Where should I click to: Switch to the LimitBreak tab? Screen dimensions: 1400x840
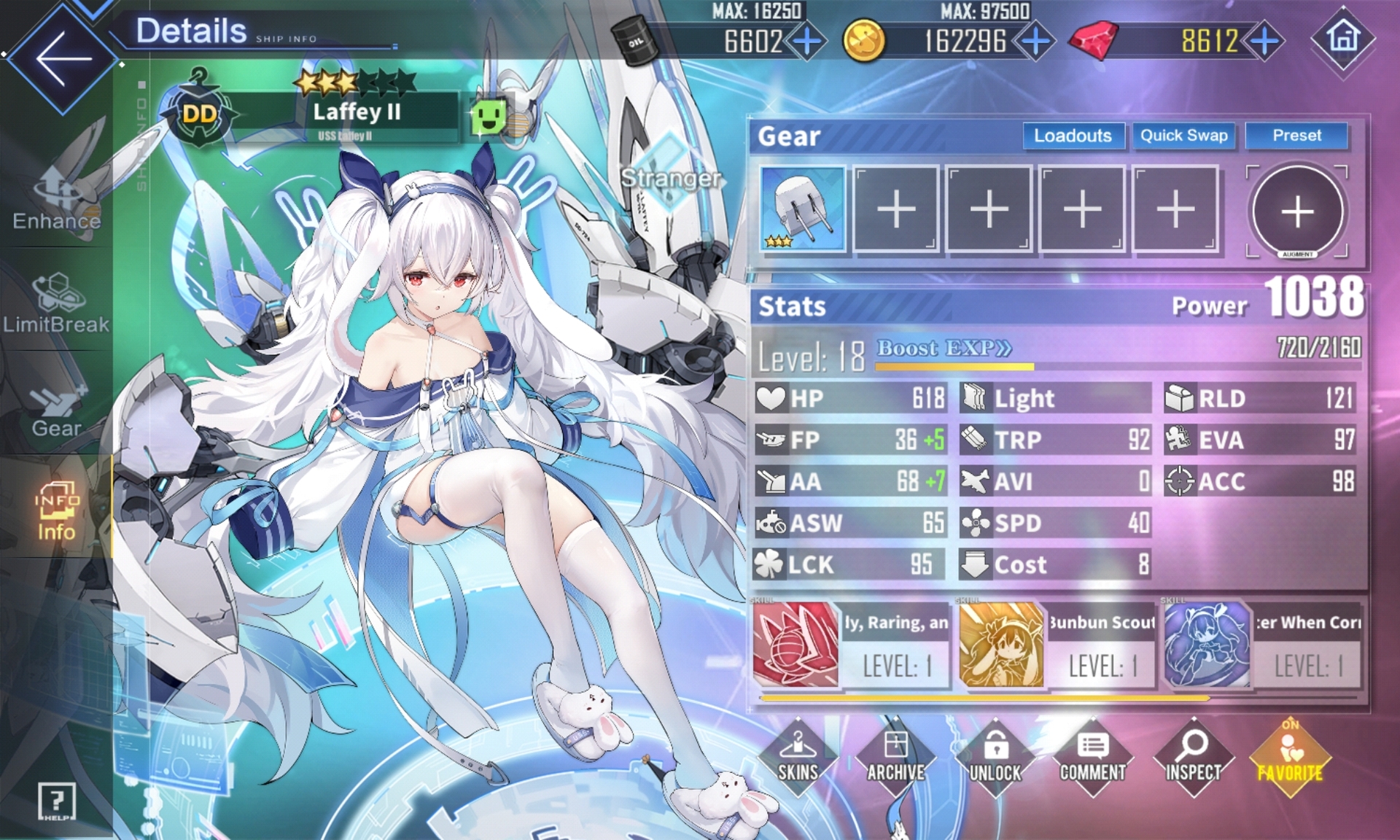click(57, 303)
